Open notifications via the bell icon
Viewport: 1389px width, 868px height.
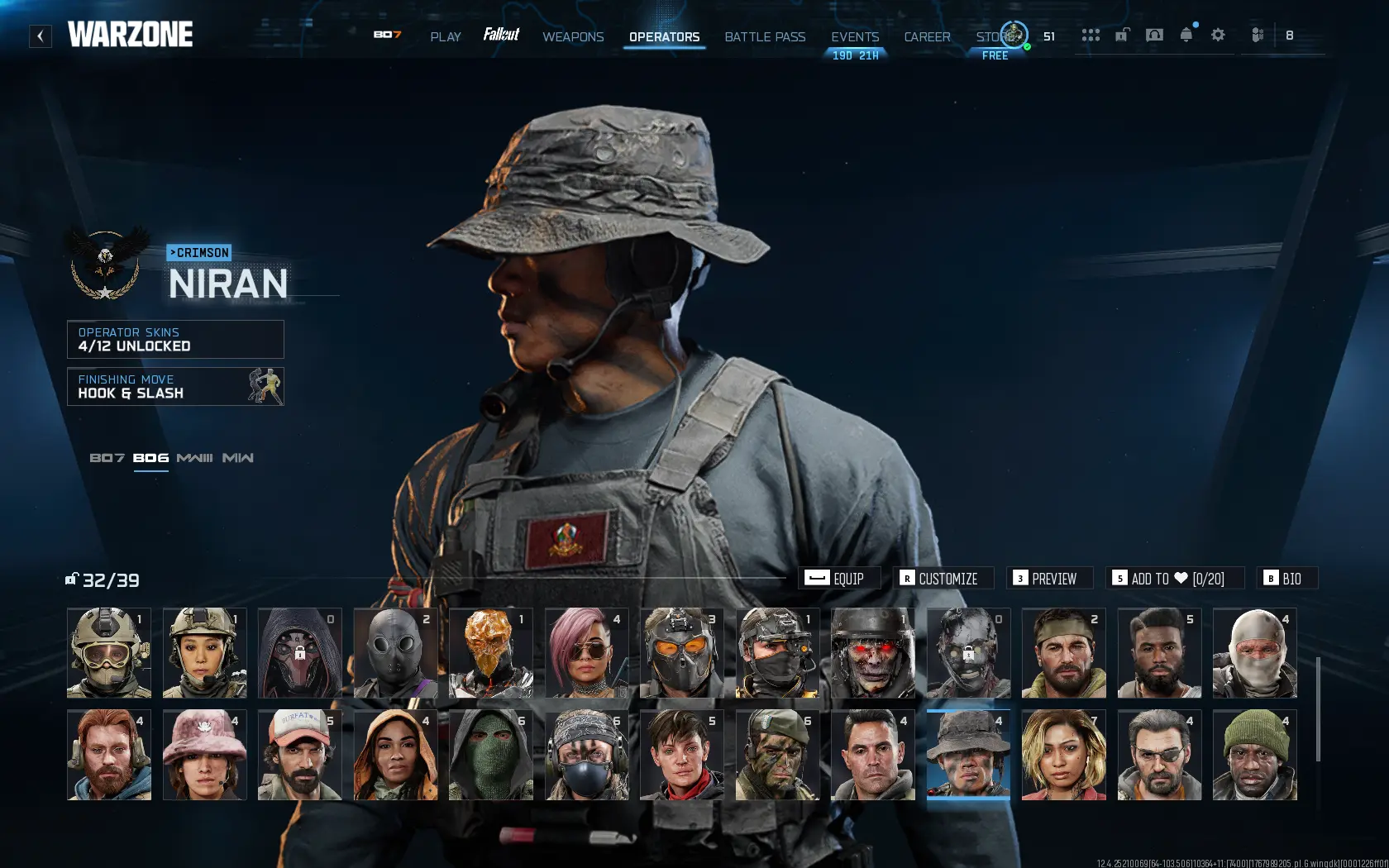(1186, 35)
